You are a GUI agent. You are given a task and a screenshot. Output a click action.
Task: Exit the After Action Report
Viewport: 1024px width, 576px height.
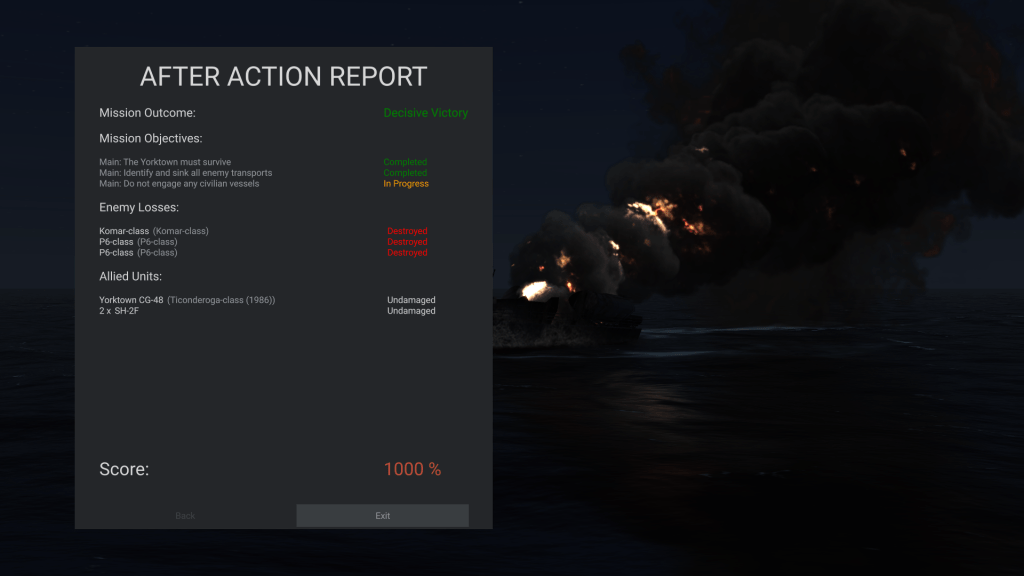(x=382, y=516)
